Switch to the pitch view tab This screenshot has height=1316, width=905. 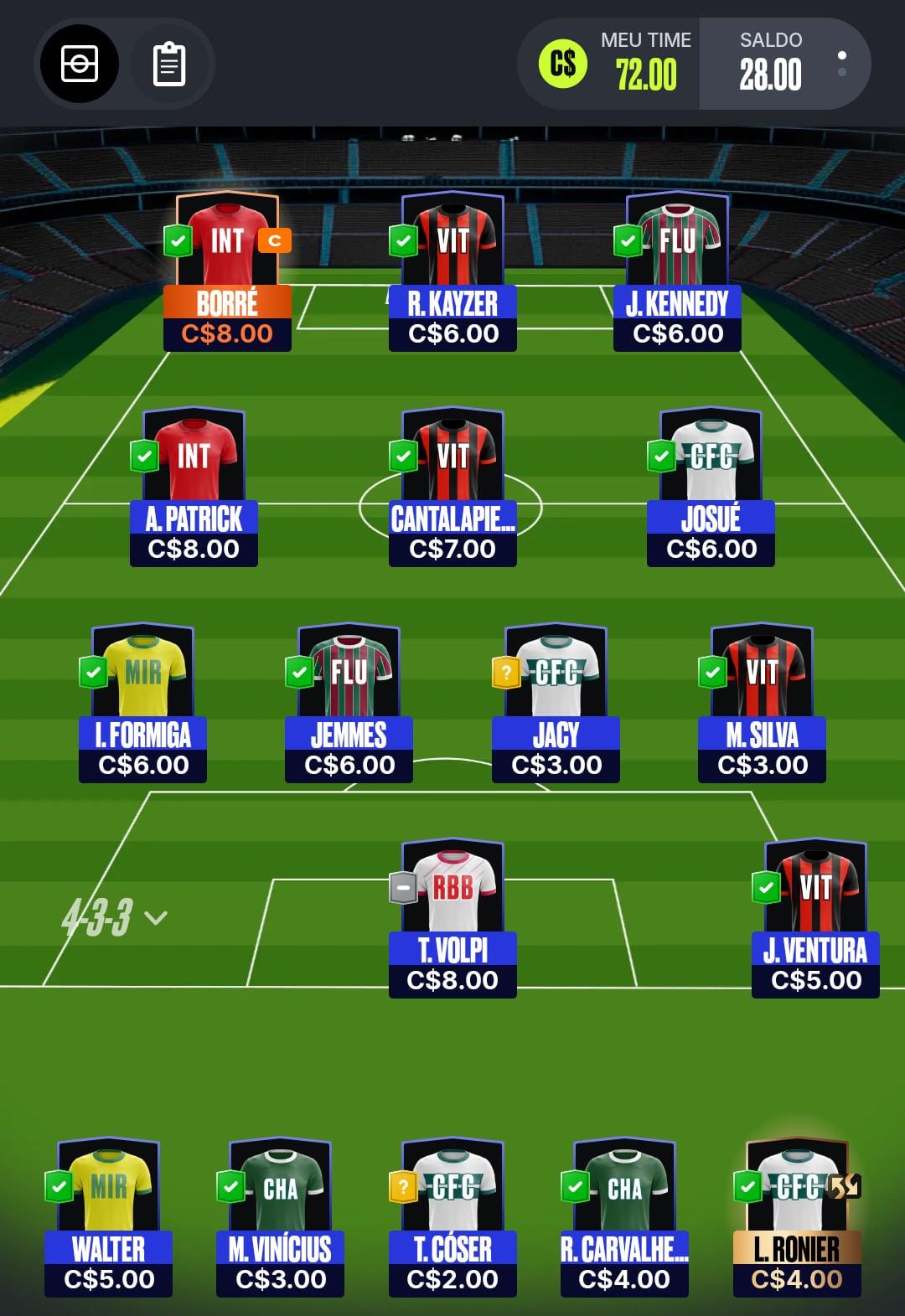click(x=80, y=65)
